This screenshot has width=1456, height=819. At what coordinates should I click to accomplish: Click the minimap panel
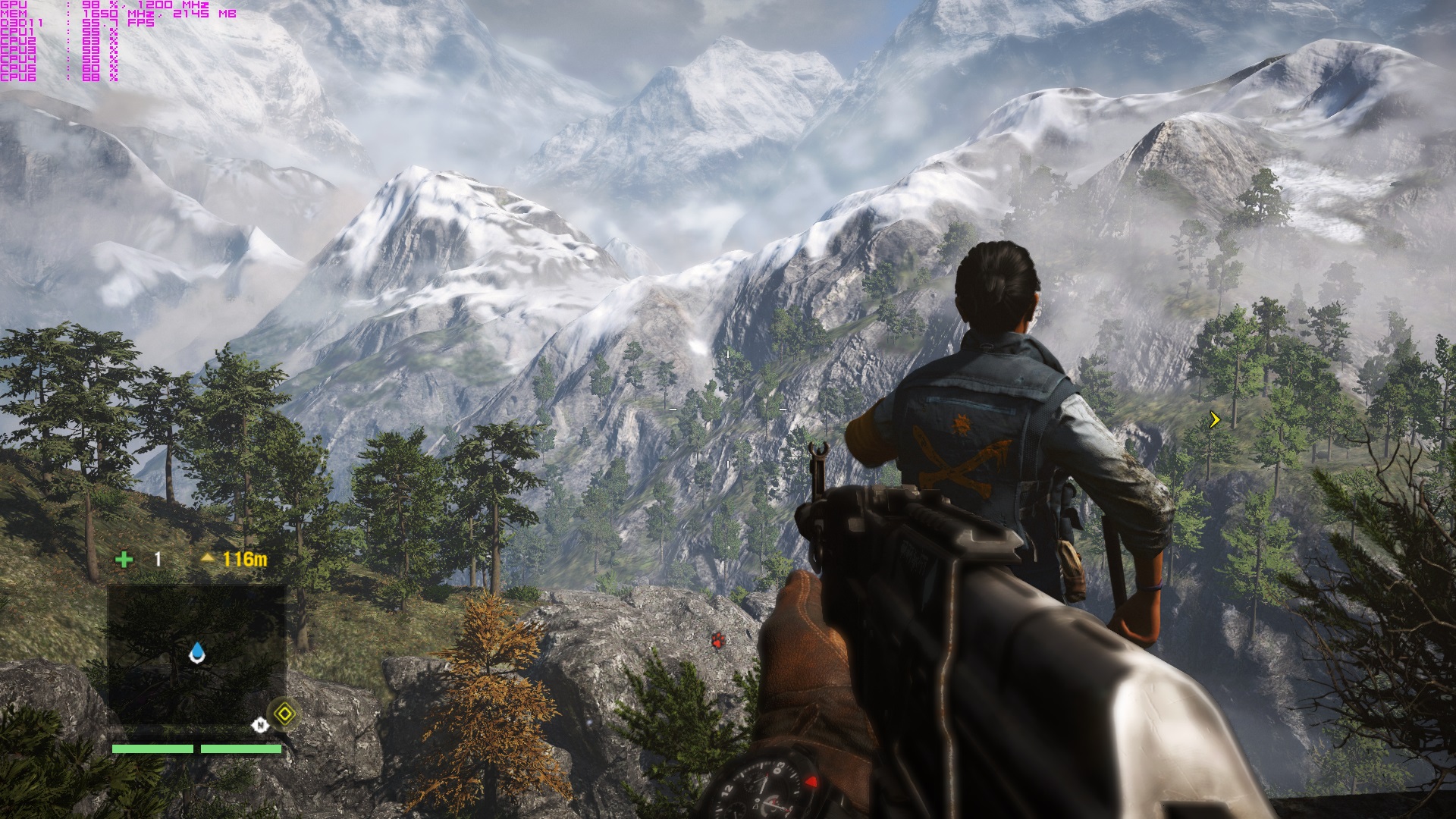[x=196, y=654]
